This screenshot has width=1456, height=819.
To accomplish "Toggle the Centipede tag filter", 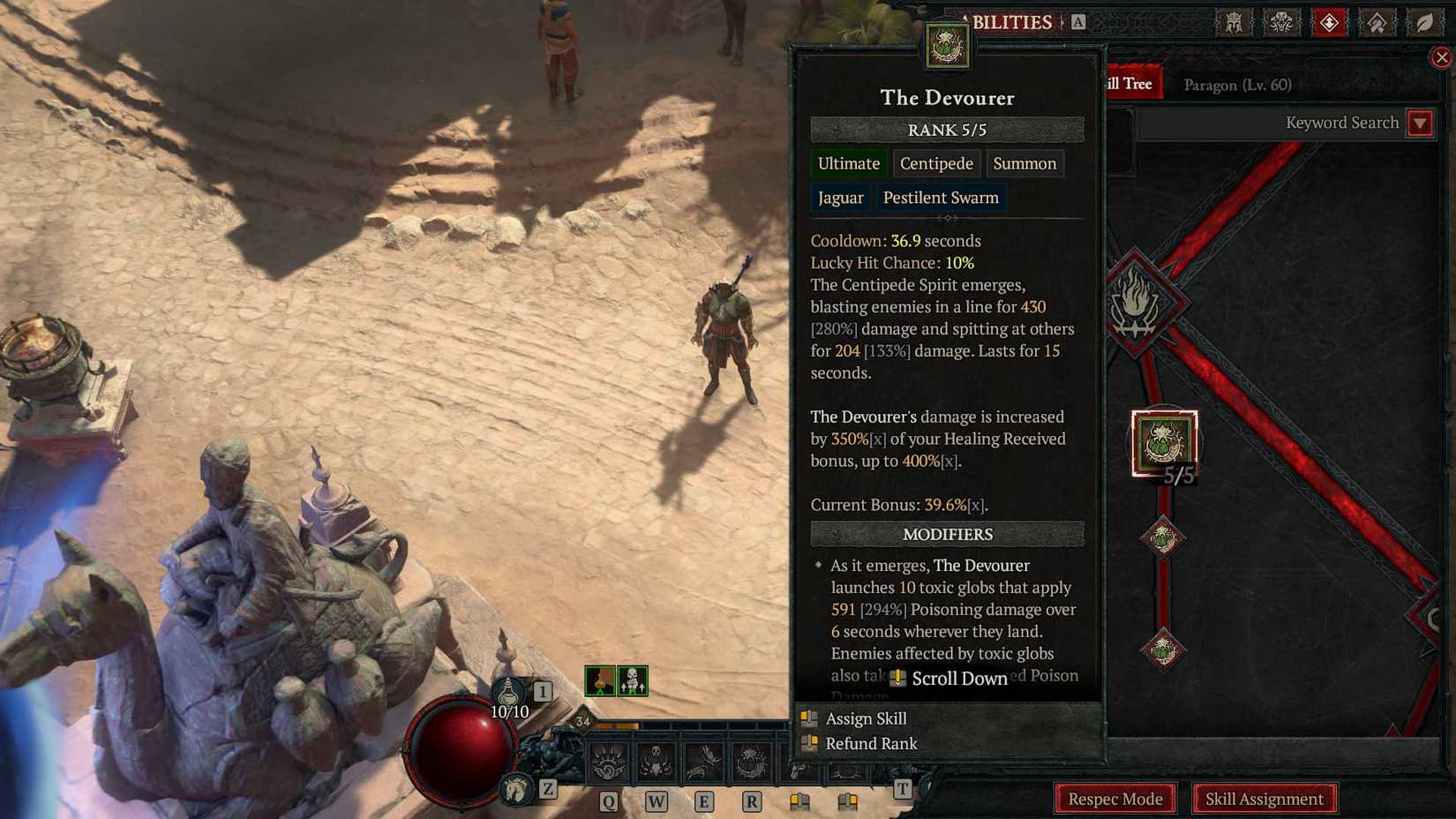I will point(935,163).
